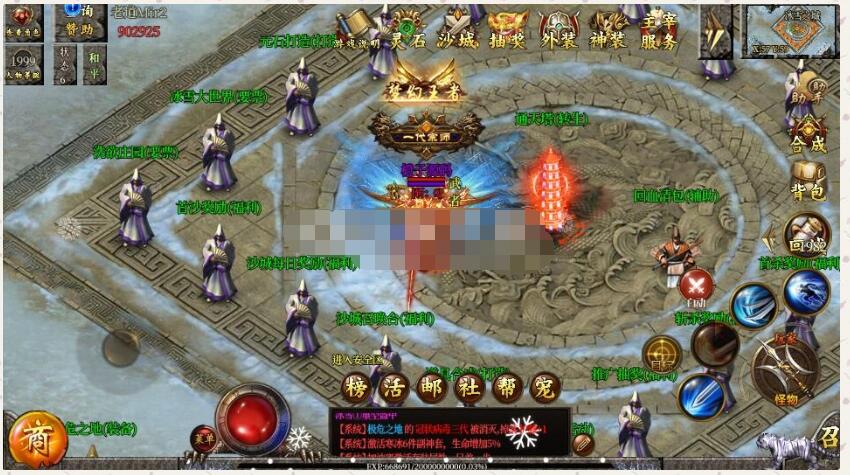
Task: Open the 榜 ranking button
Action: click(x=356, y=387)
